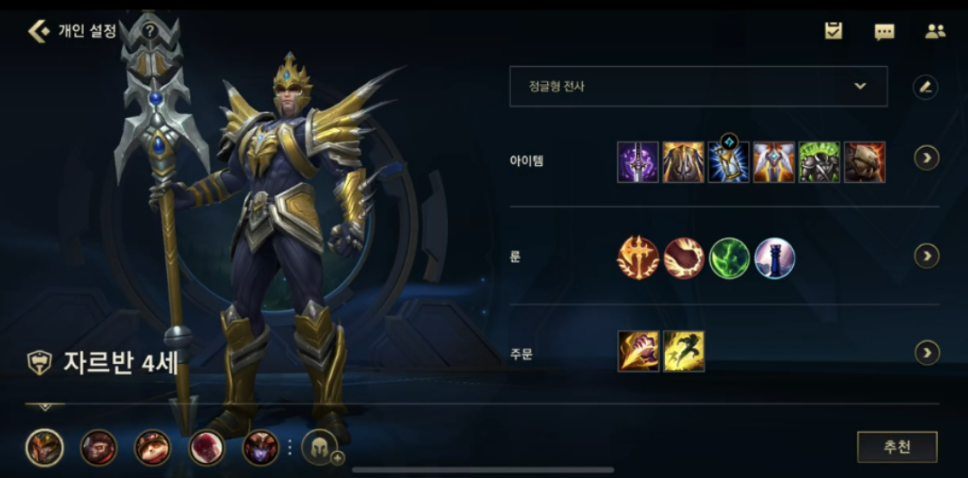Open the friends list icon
The image size is (968, 478).
click(935, 31)
